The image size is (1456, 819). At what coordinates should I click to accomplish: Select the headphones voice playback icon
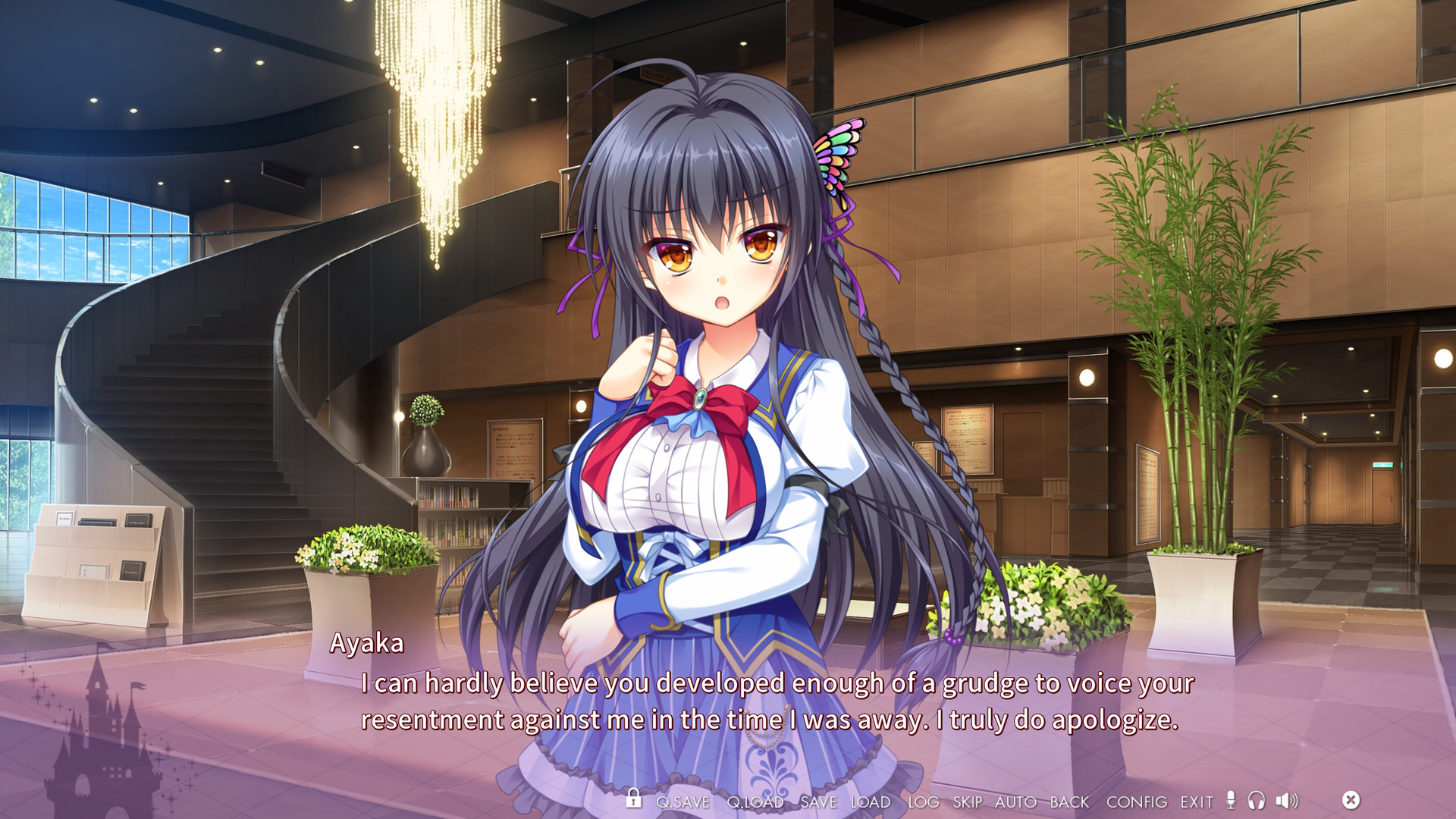pos(1257,800)
